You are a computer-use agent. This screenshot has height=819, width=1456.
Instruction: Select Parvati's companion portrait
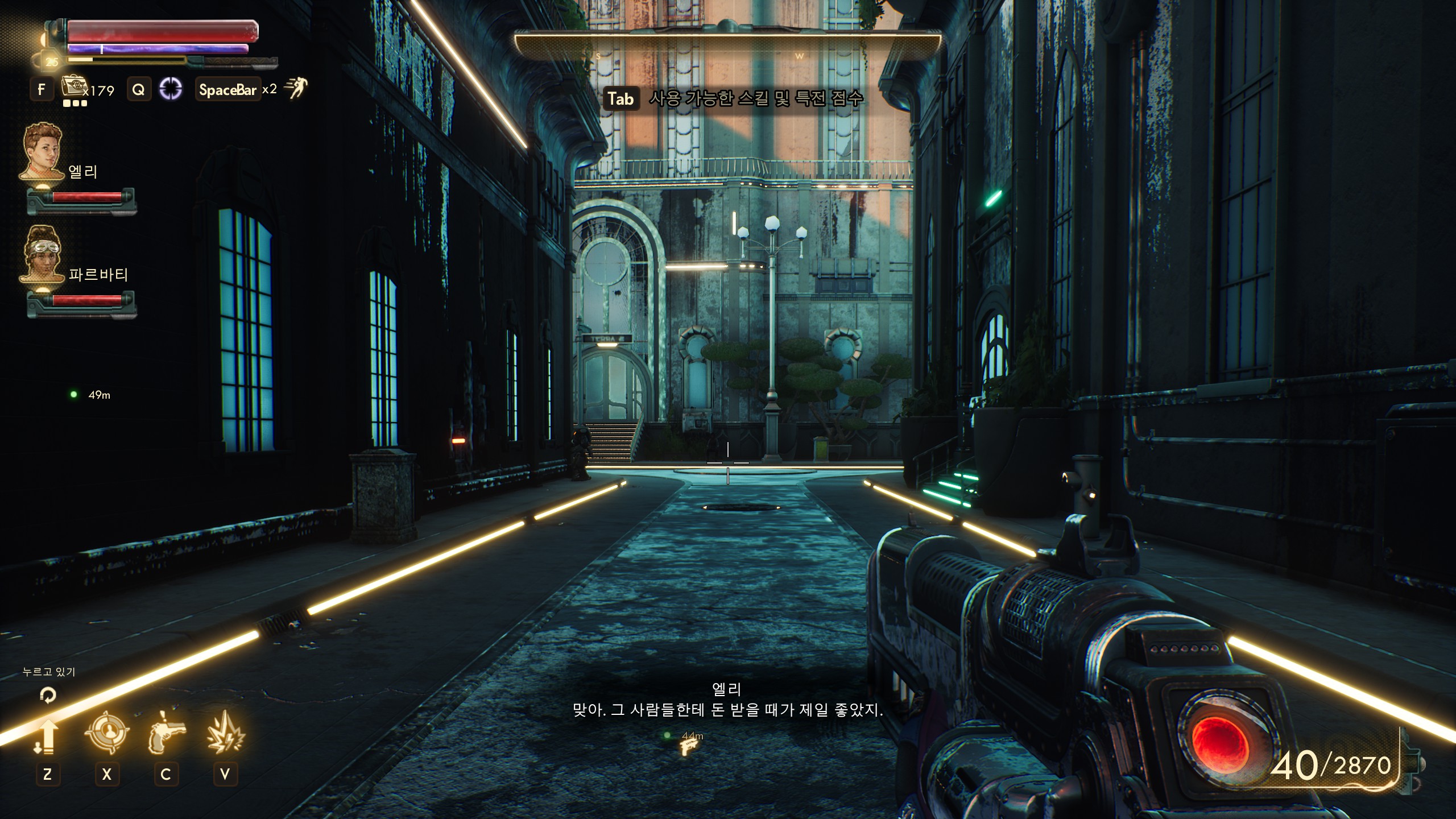click(x=42, y=254)
